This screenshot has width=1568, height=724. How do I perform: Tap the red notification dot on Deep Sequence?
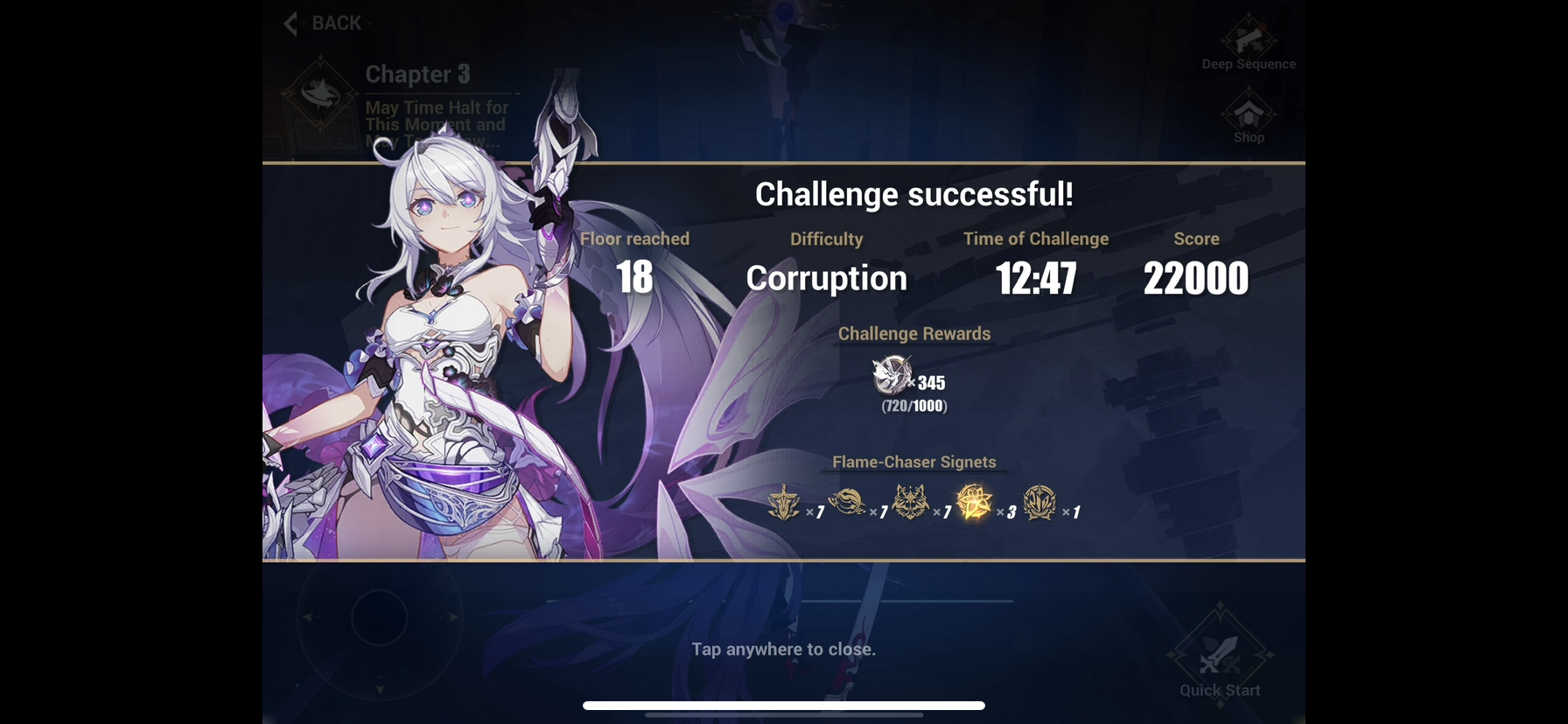point(1263,24)
